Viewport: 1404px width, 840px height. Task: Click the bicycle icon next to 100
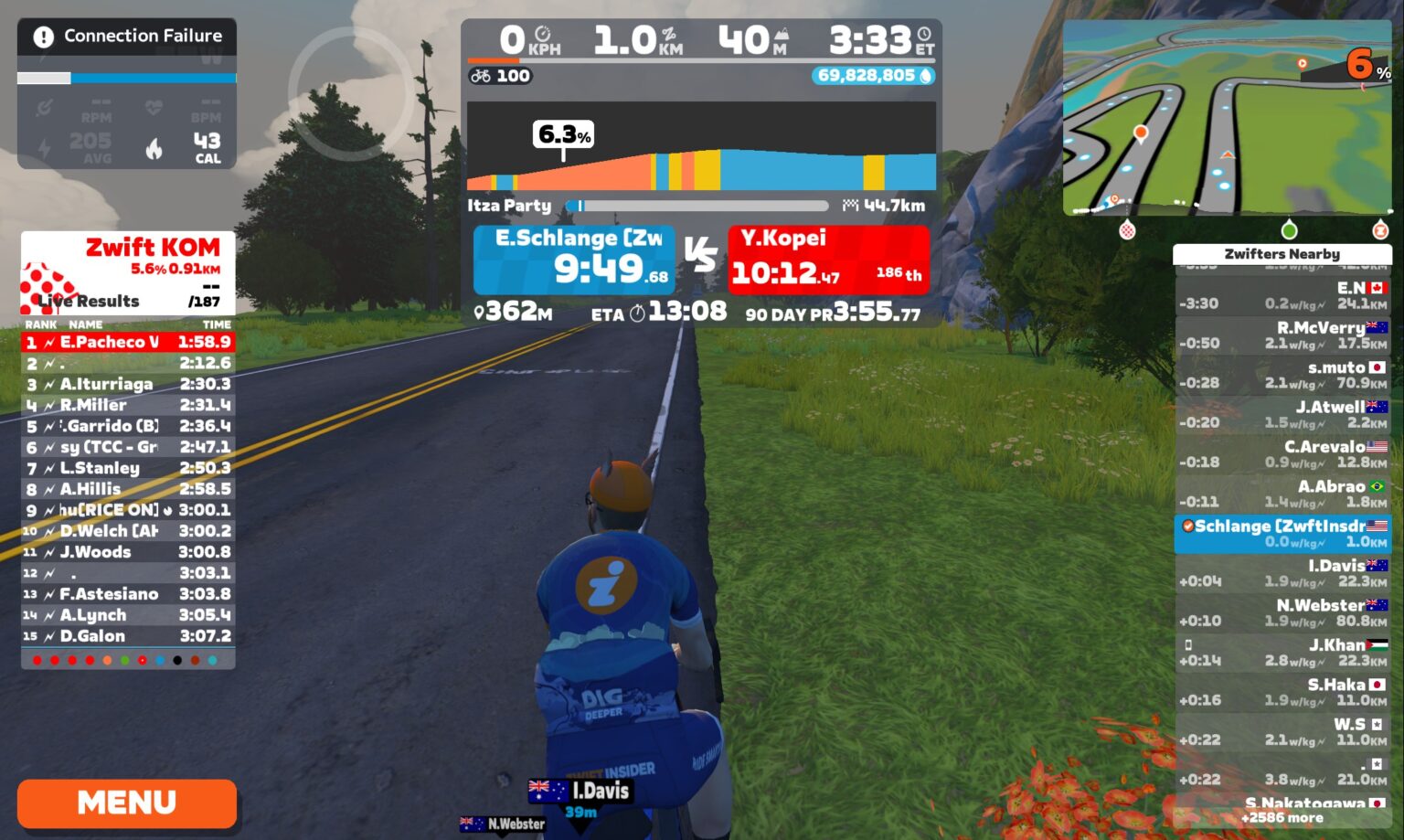pos(482,76)
